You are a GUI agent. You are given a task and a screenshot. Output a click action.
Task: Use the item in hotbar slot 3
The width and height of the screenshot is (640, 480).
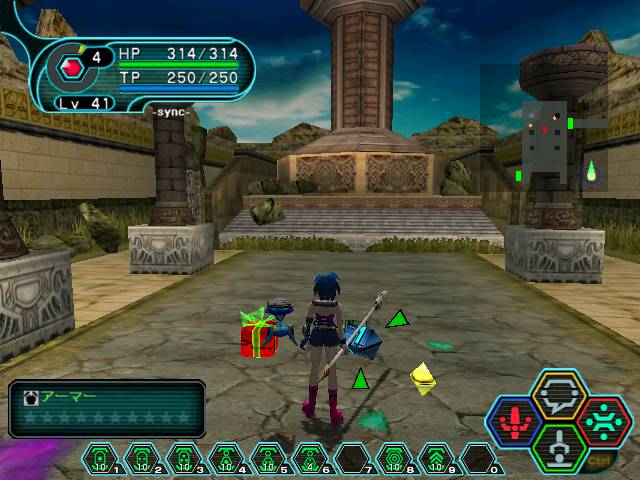tap(184, 459)
